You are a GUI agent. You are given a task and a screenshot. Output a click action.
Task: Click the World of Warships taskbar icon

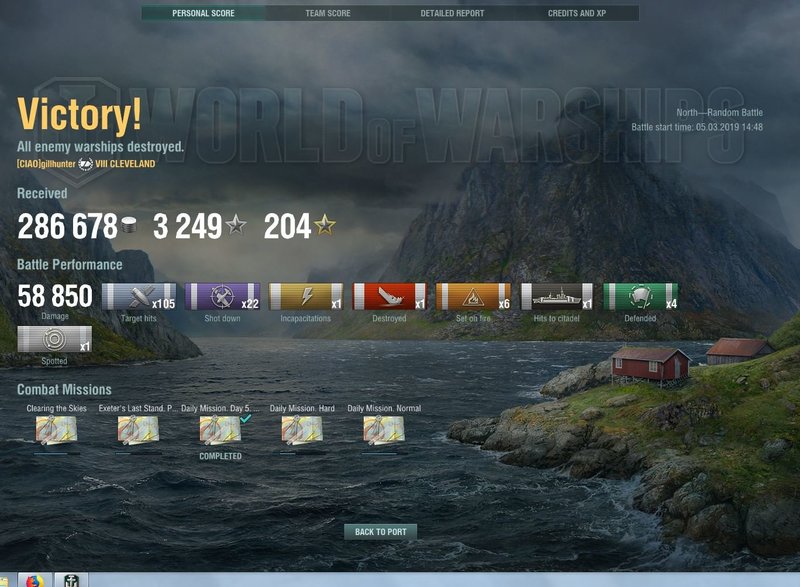[71, 580]
